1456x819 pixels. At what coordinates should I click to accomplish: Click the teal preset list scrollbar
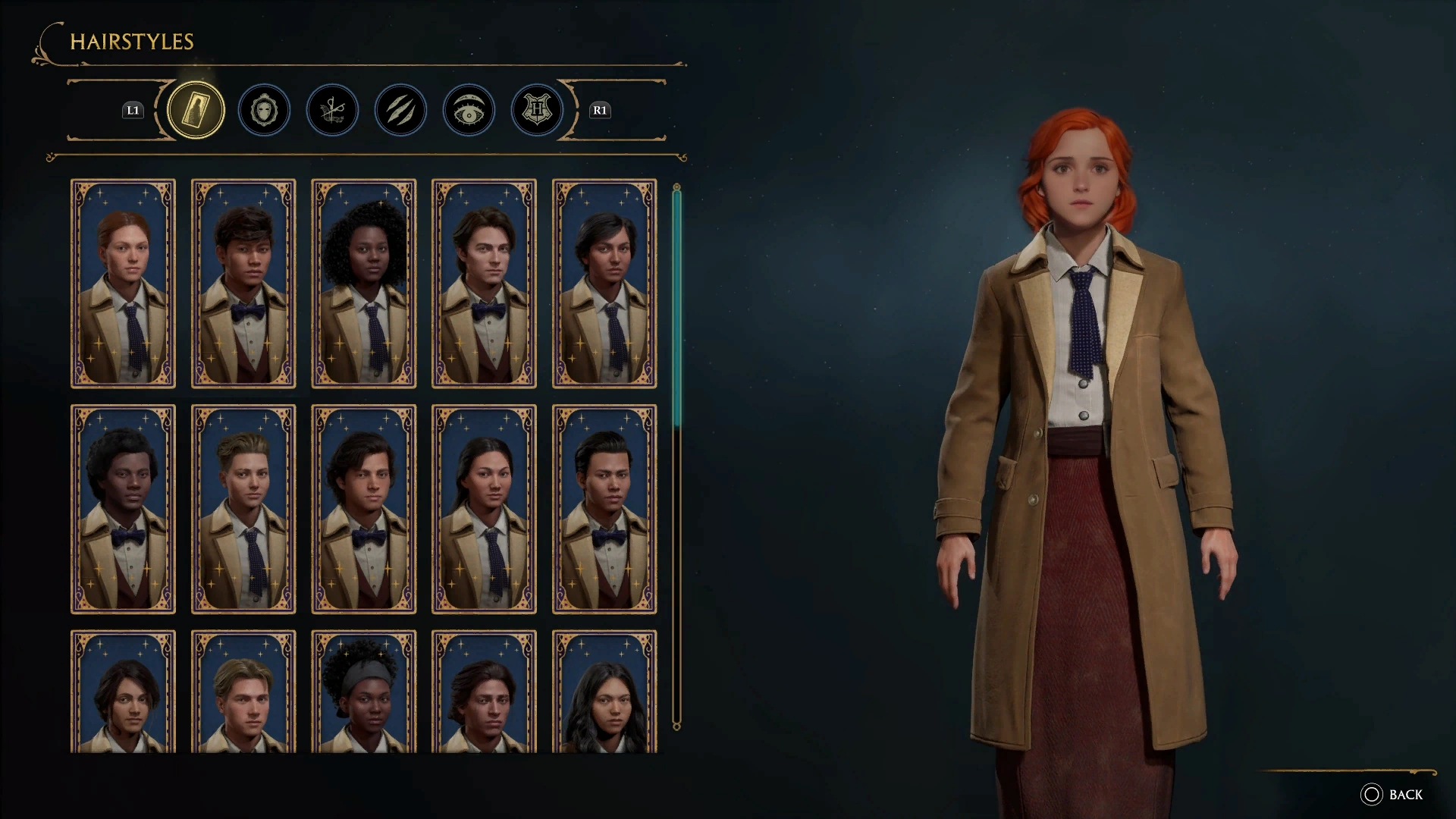point(676,303)
